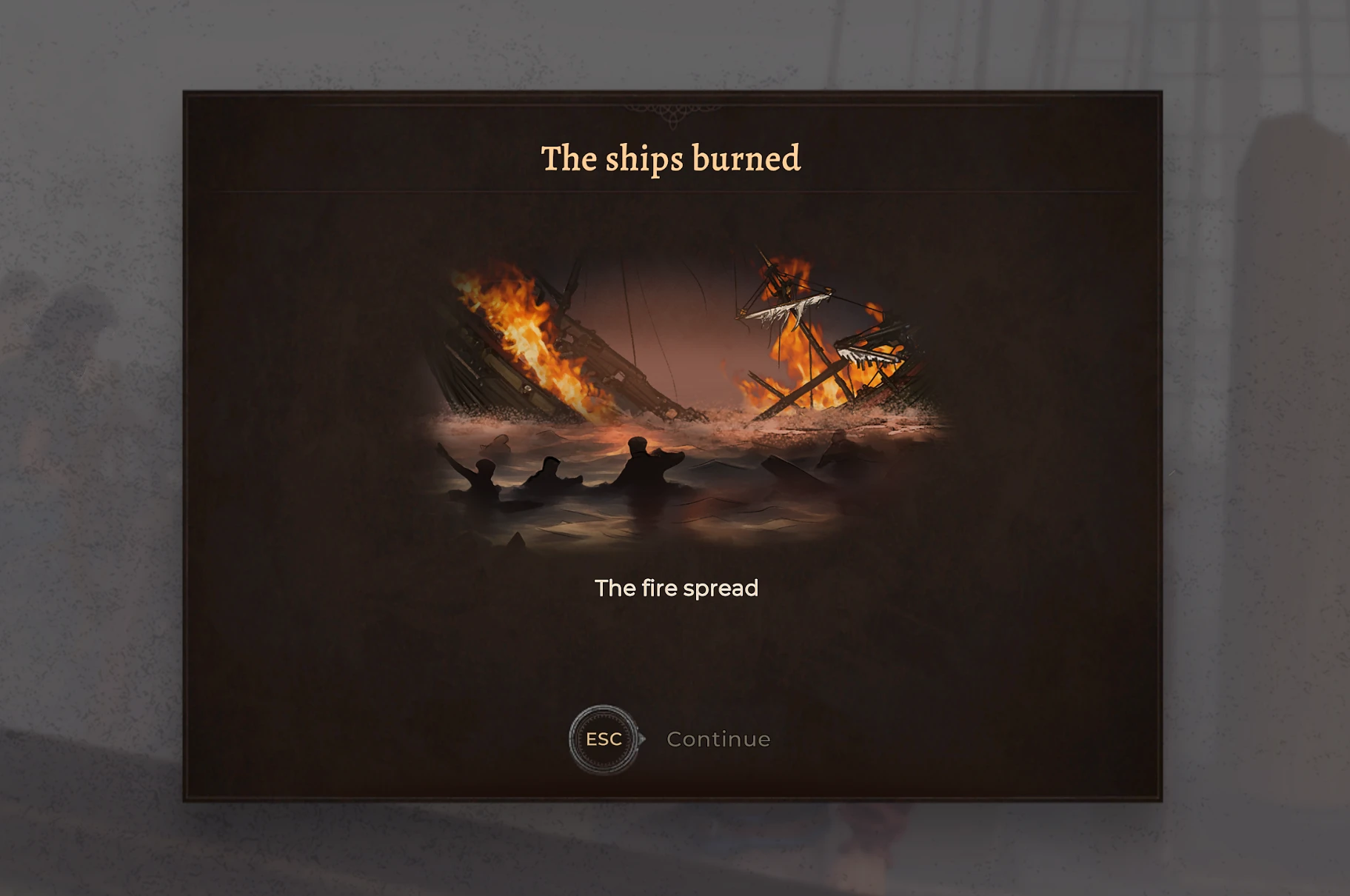1350x896 pixels.
Task: Click the Celtic knot ornament above the title
Action: (674, 115)
